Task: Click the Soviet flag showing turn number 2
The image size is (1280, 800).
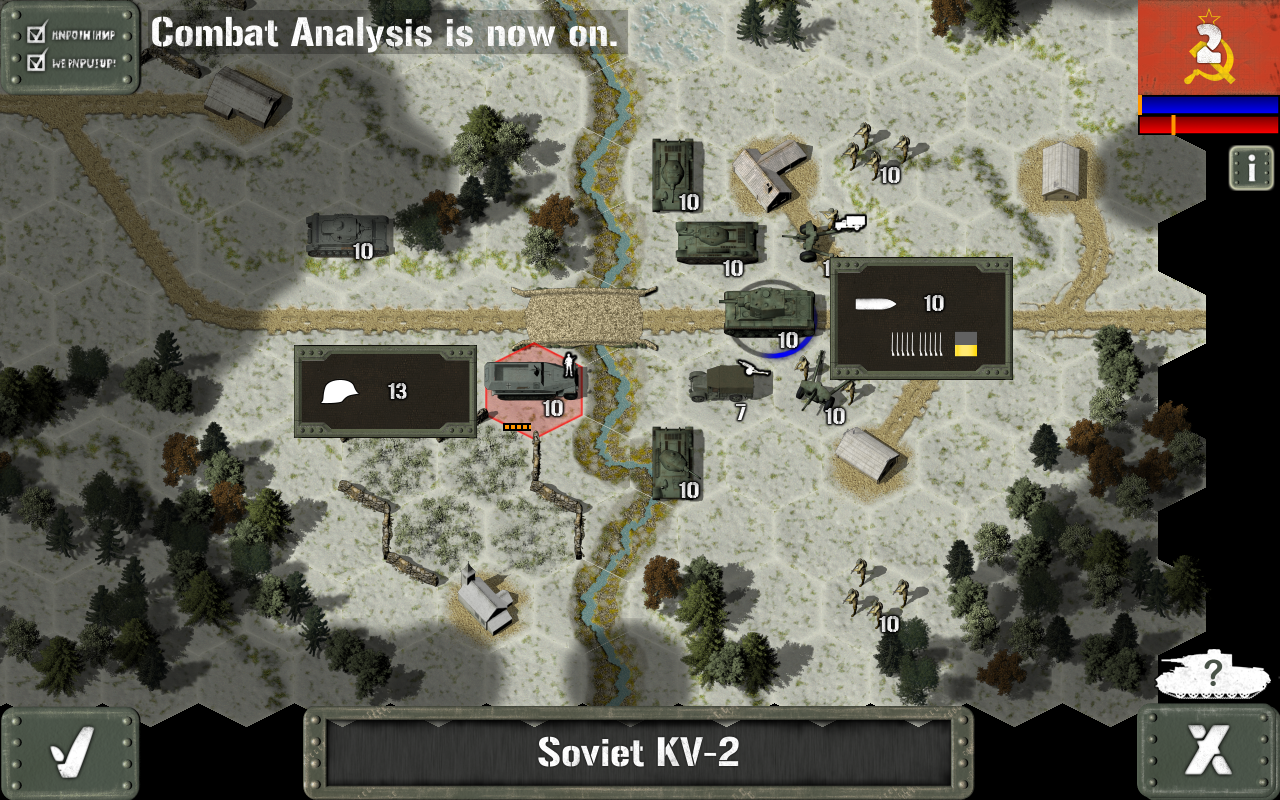Action: [x=1207, y=48]
